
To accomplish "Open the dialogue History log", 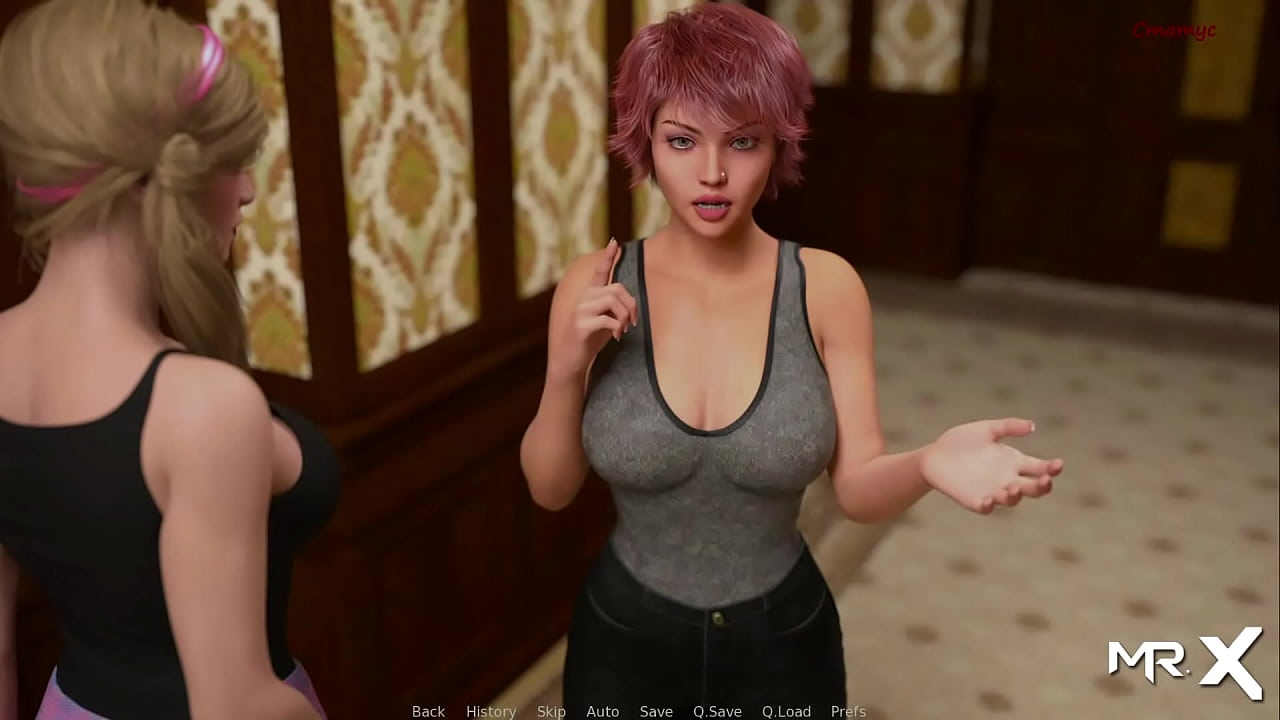I will pyautogui.click(x=491, y=711).
